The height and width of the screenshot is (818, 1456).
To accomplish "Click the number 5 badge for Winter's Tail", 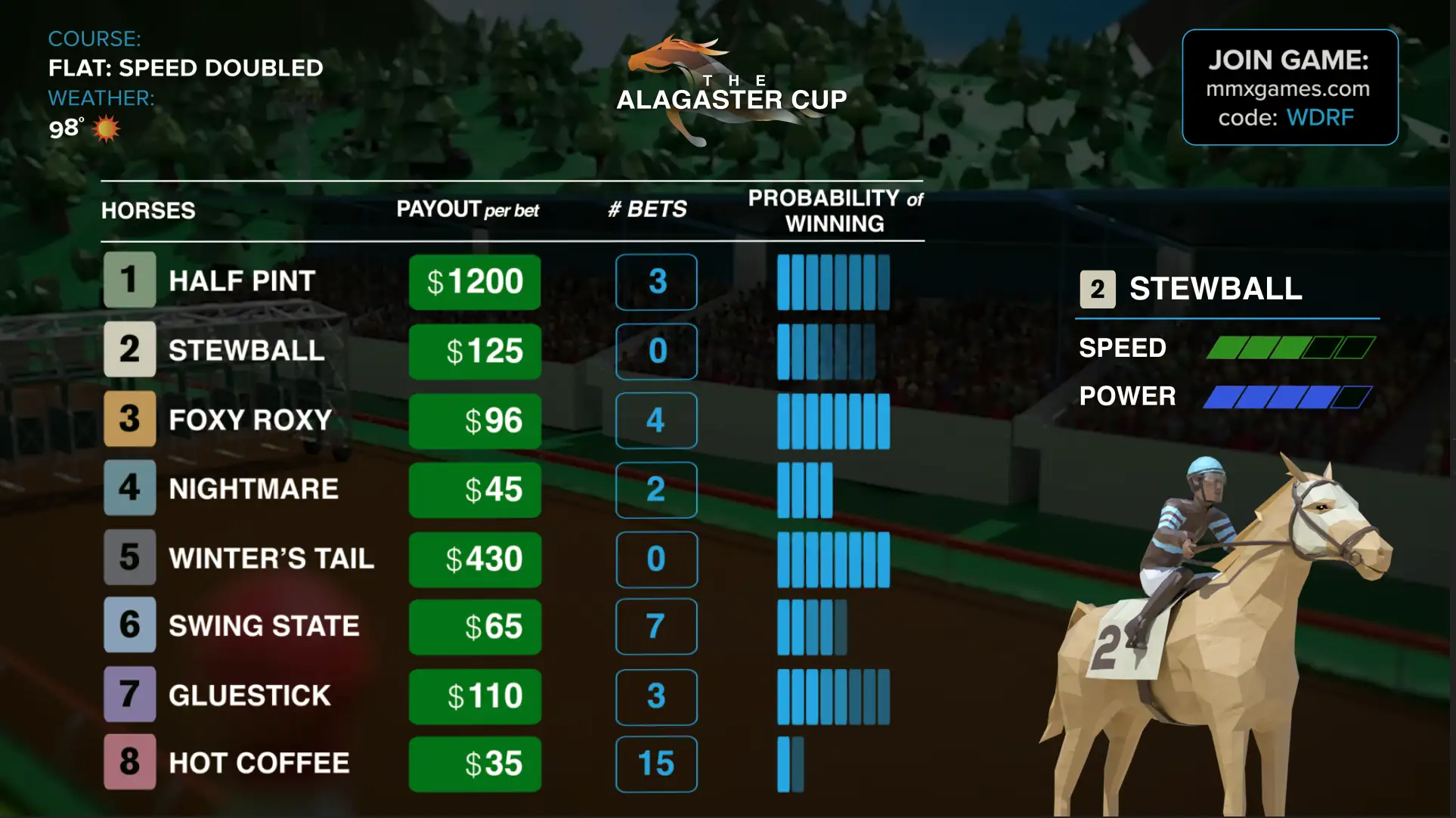I will (129, 558).
